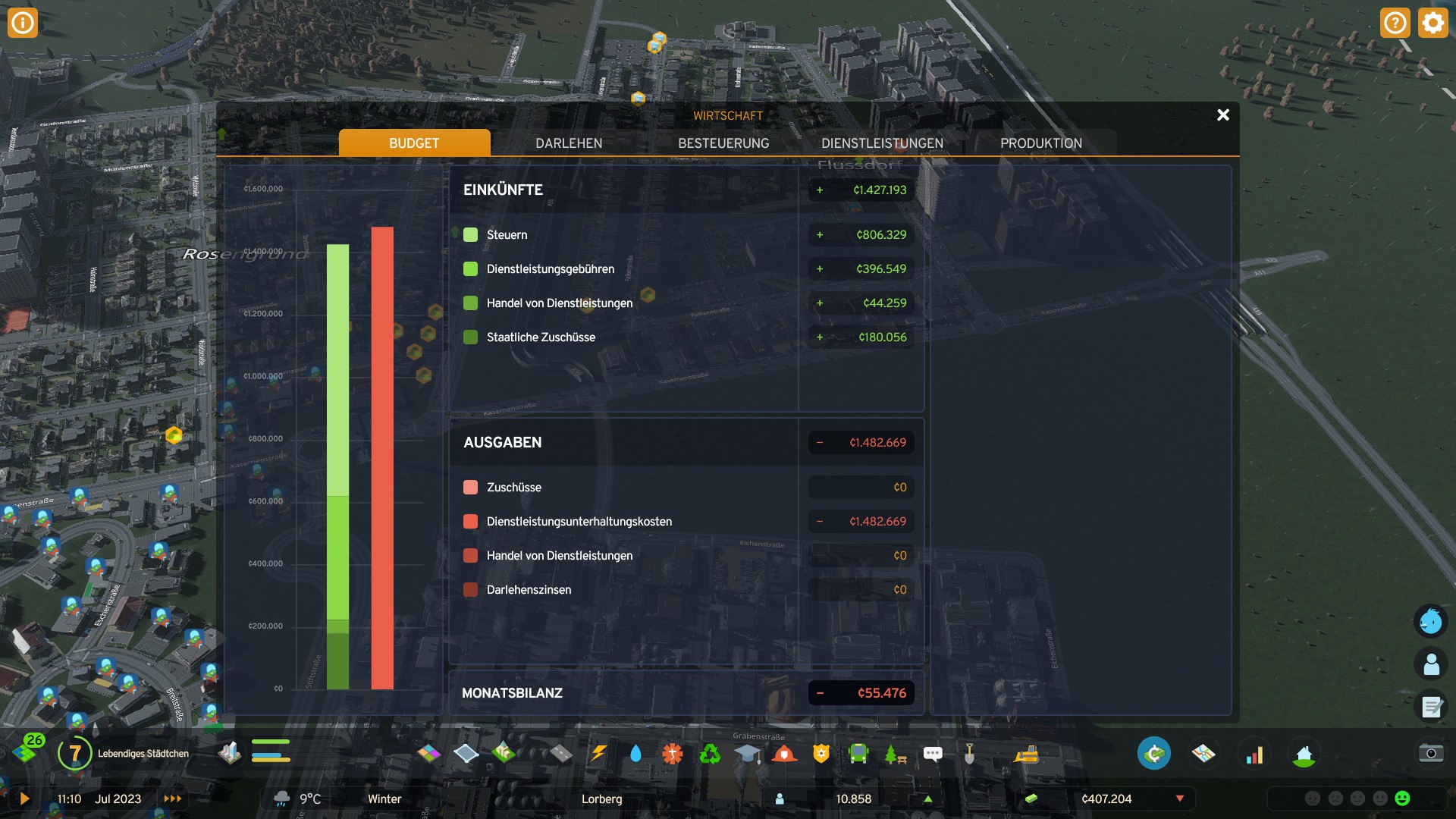Open the BESTEUERUNG tab
The width and height of the screenshot is (1456, 819).
point(723,143)
